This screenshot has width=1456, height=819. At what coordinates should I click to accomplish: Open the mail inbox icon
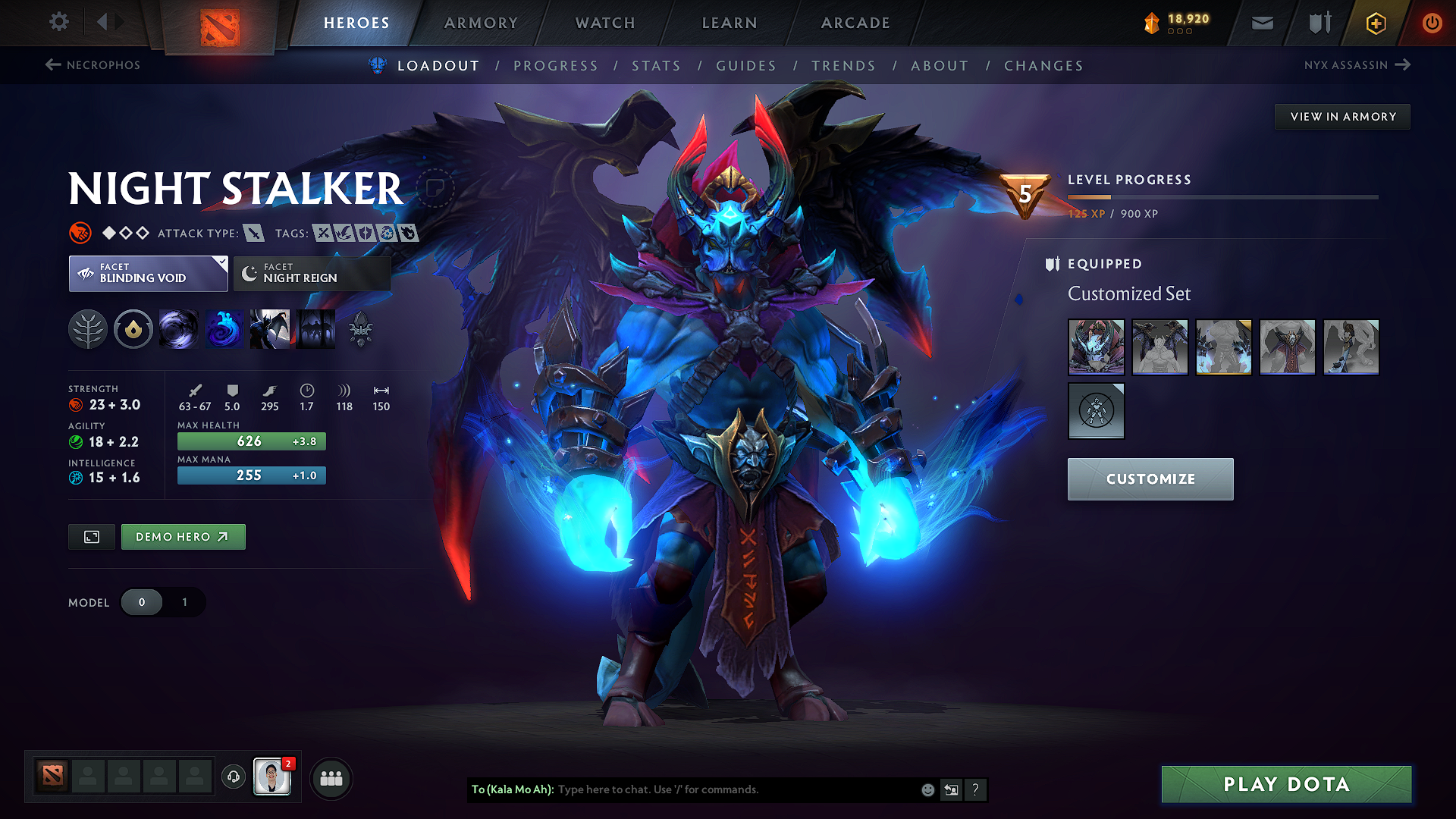pos(1261,22)
